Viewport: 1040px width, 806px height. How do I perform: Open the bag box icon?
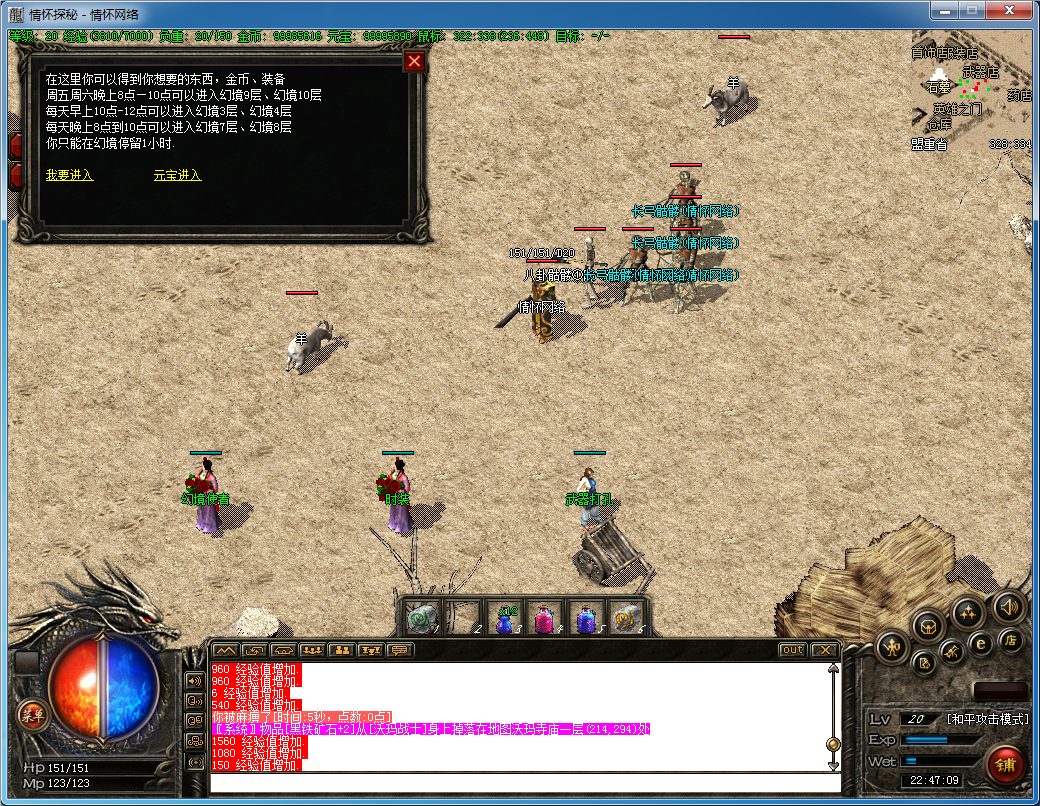(x=927, y=625)
